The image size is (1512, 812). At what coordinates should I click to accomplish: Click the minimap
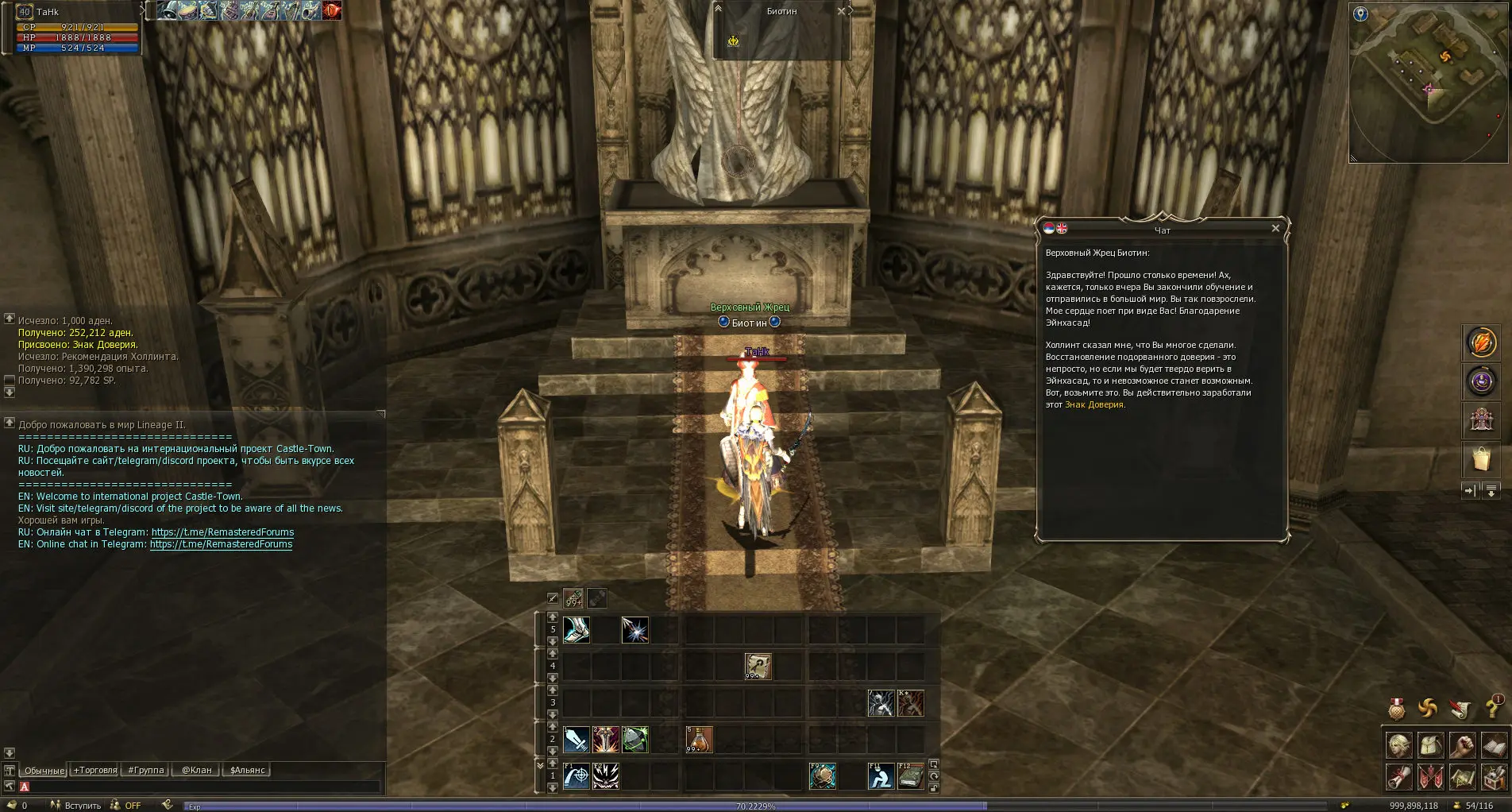coord(1428,83)
